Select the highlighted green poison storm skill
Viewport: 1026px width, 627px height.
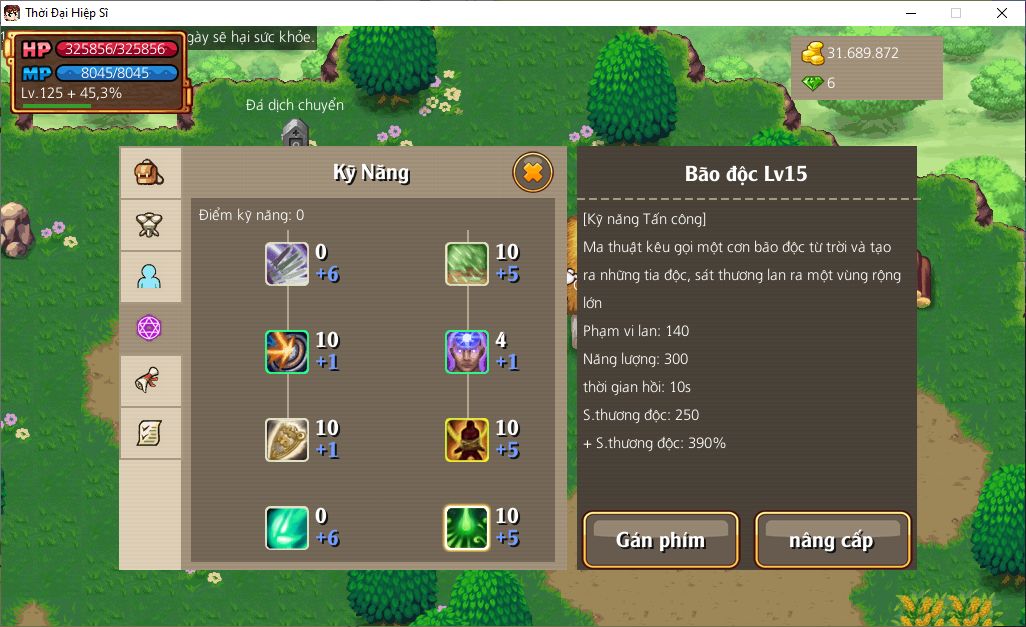coord(466,528)
